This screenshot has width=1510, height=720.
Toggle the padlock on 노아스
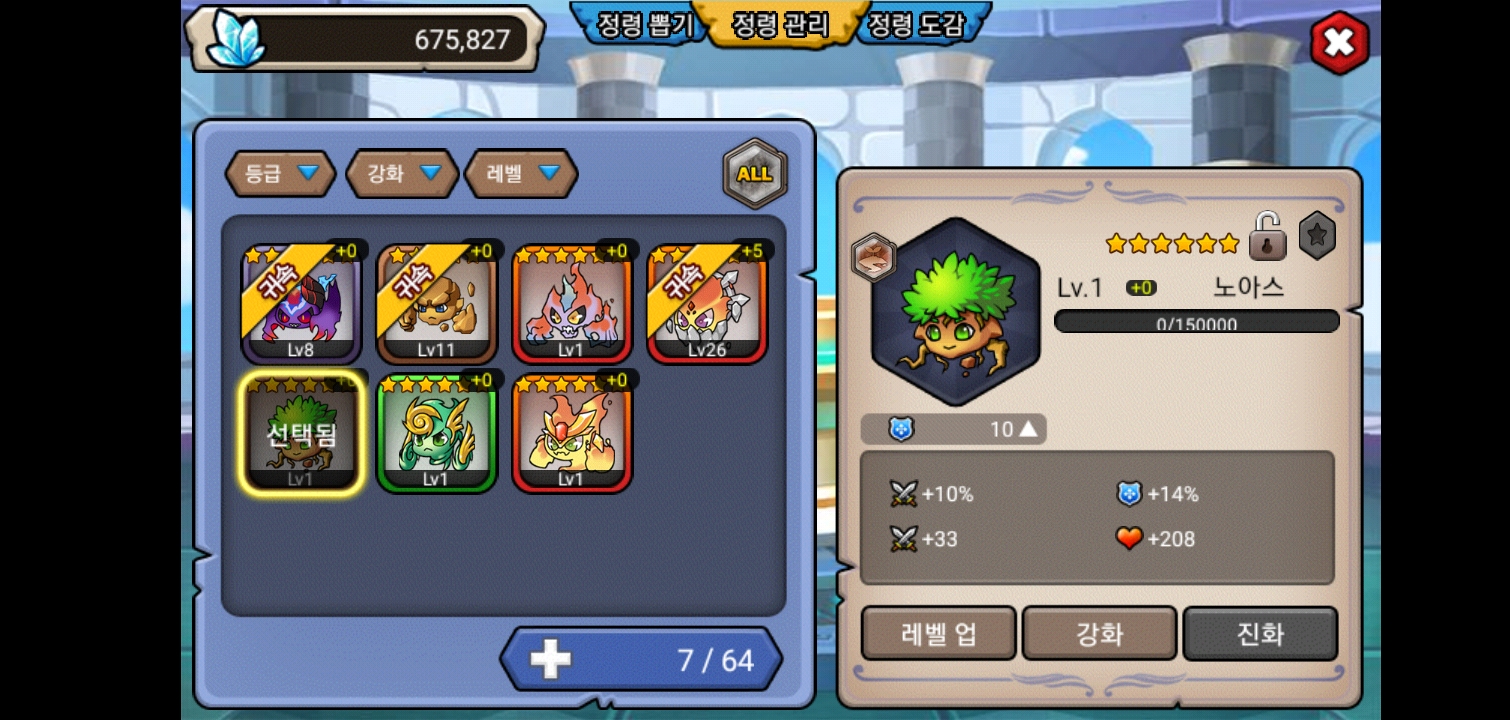tap(1267, 237)
